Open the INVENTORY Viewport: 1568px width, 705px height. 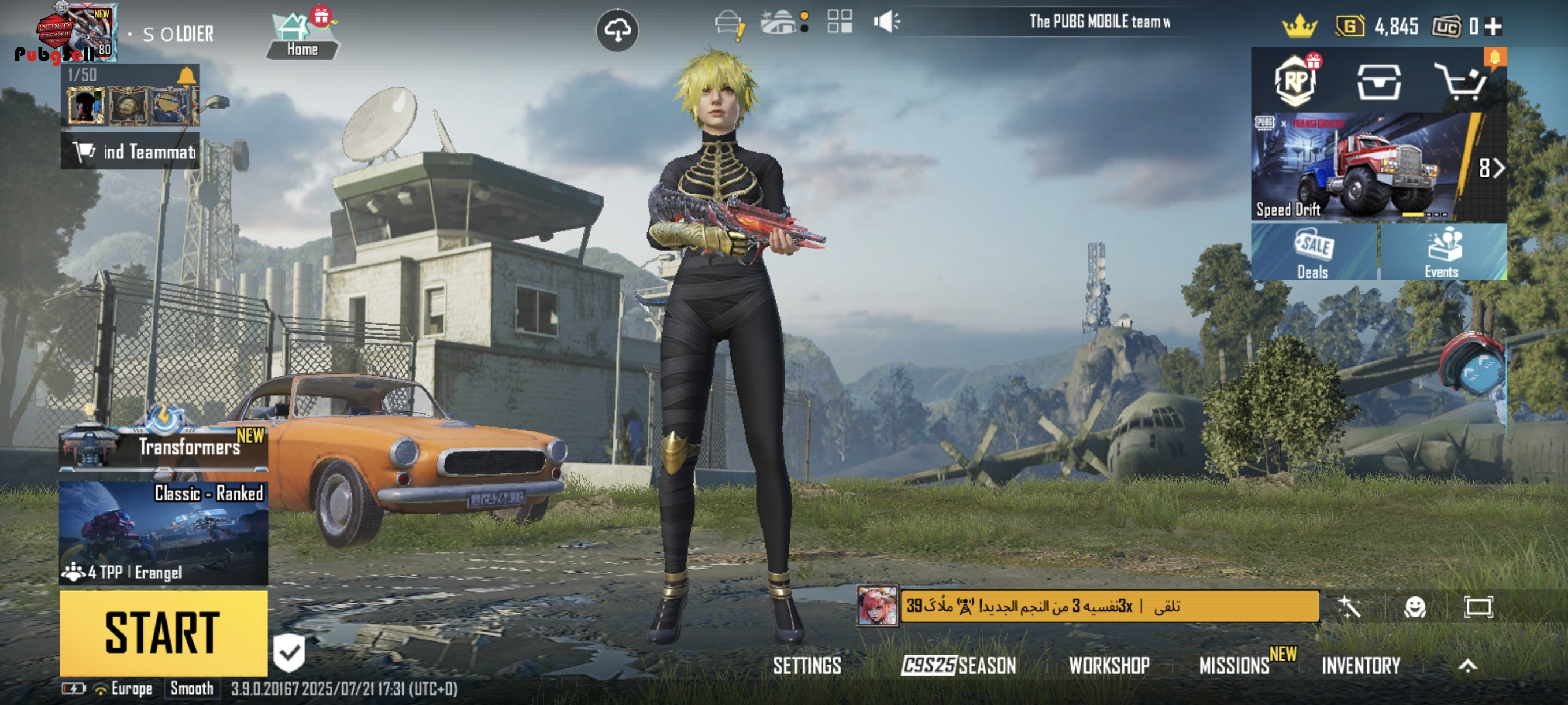pos(1360,666)
